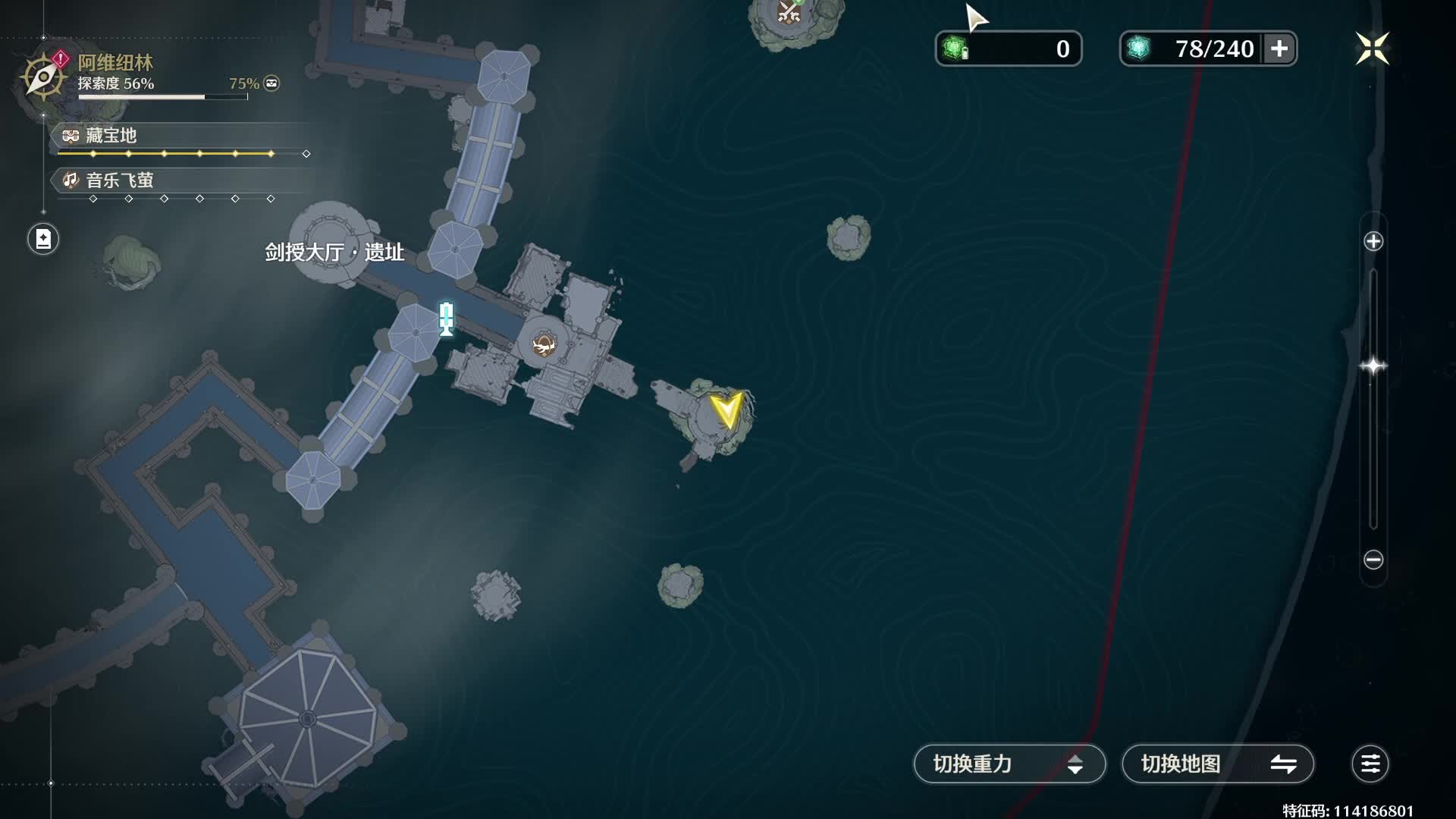
Task: Click the 剑授大厅·遗址 location label
Action: [x=334, y=252]
